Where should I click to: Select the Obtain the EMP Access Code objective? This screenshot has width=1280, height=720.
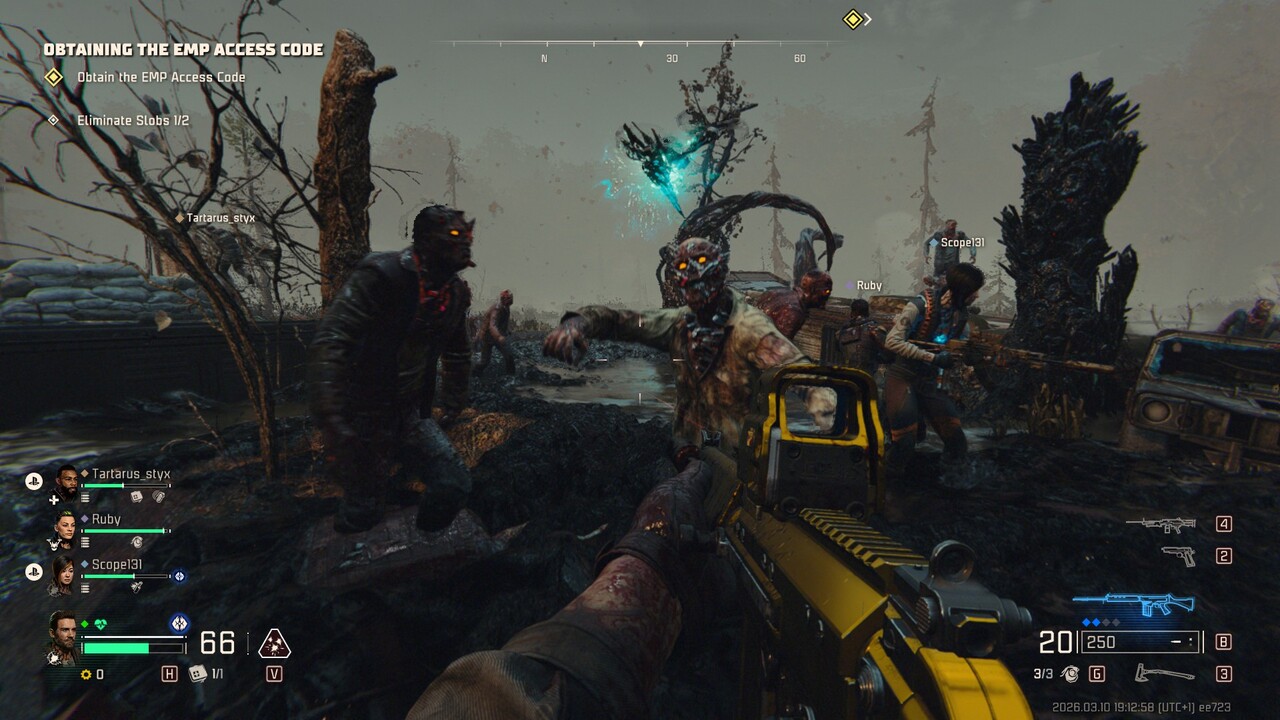pyautogui.click(x=160, y=77)
